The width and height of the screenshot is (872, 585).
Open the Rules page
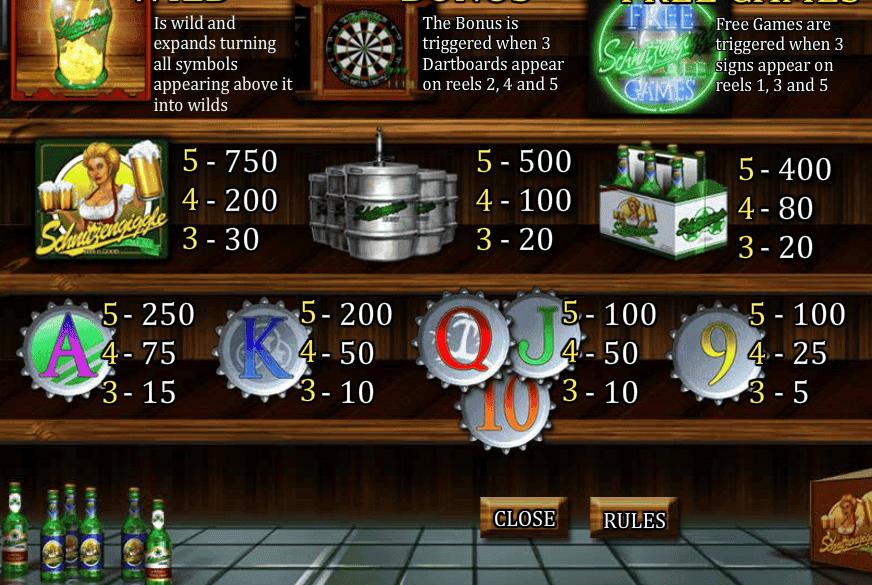pyautogui.click(x=634, y=520)
